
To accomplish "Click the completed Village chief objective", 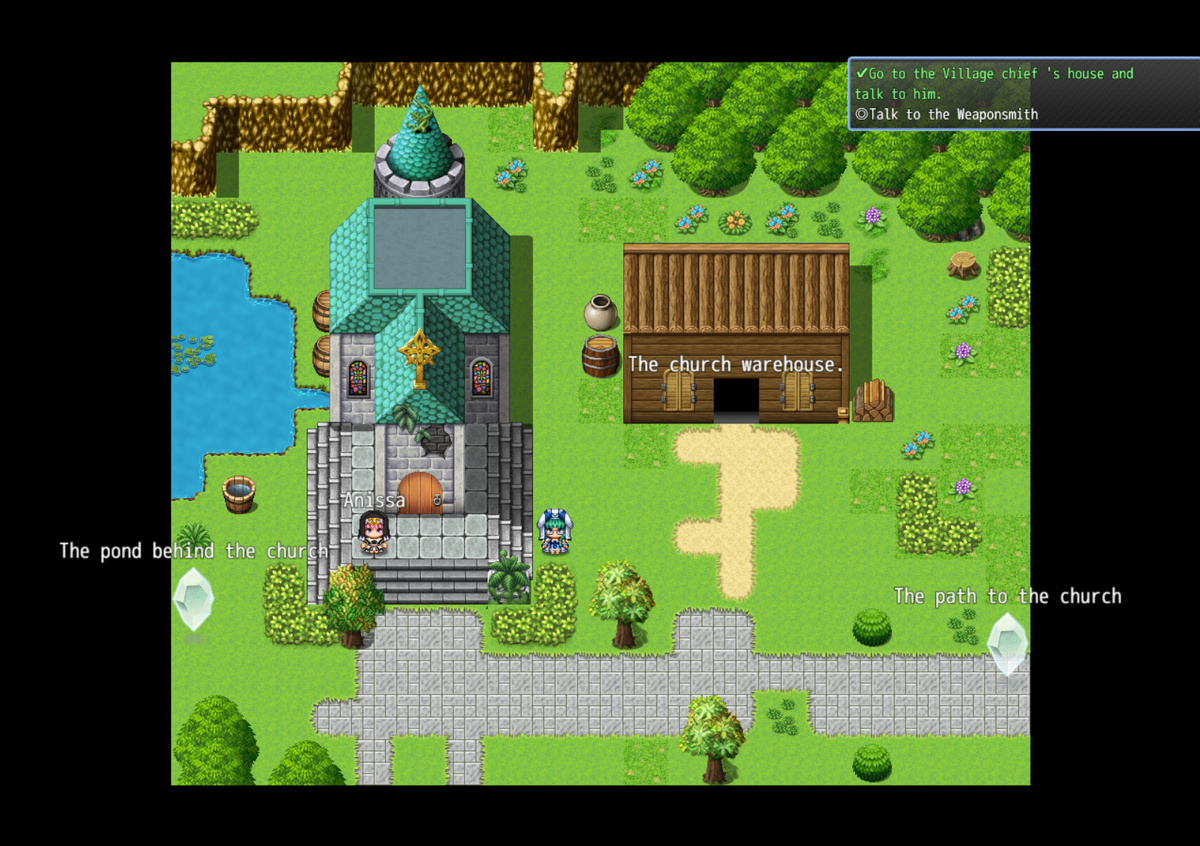I will [x=993, y=83].
